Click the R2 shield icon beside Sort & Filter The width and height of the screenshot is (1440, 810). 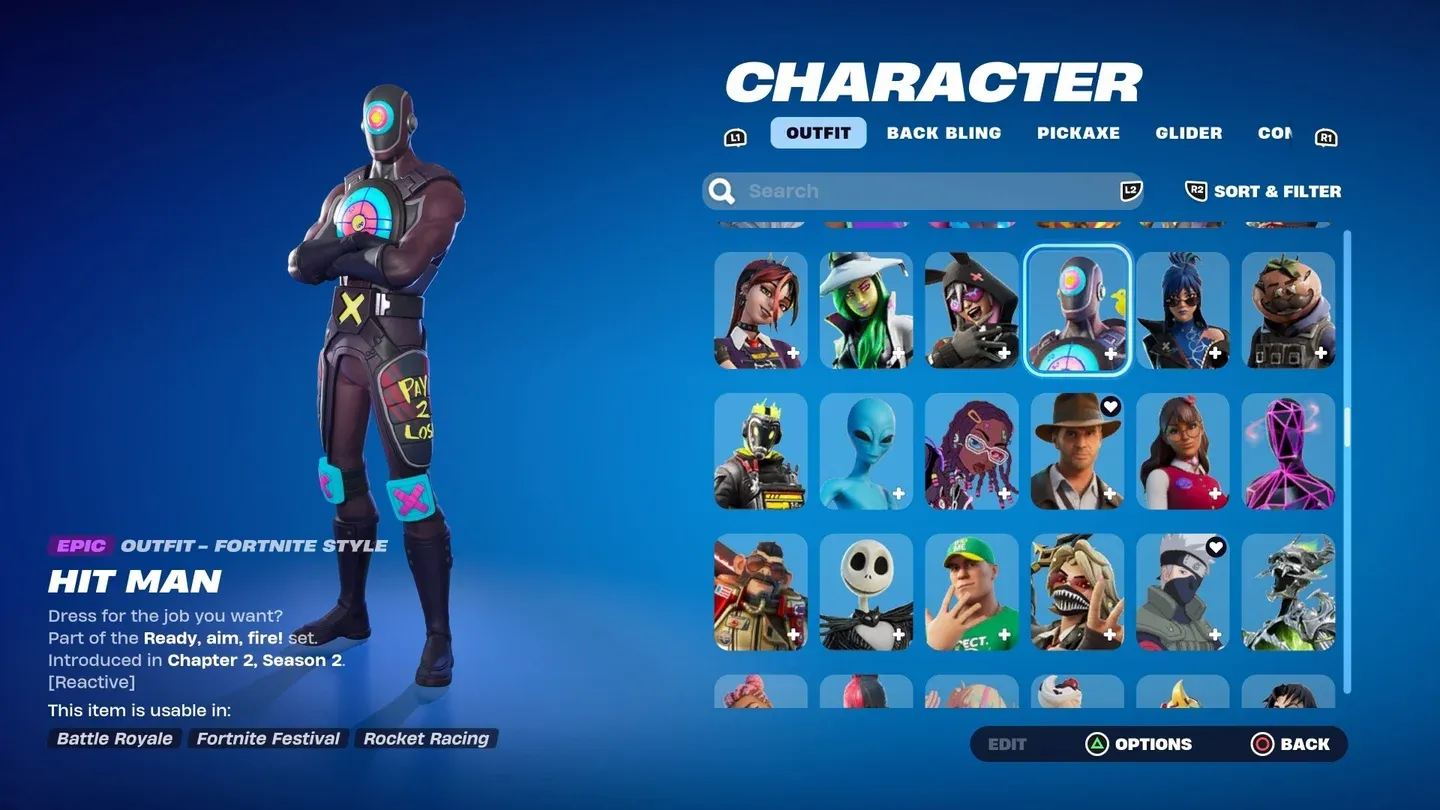click(1196, 191)
